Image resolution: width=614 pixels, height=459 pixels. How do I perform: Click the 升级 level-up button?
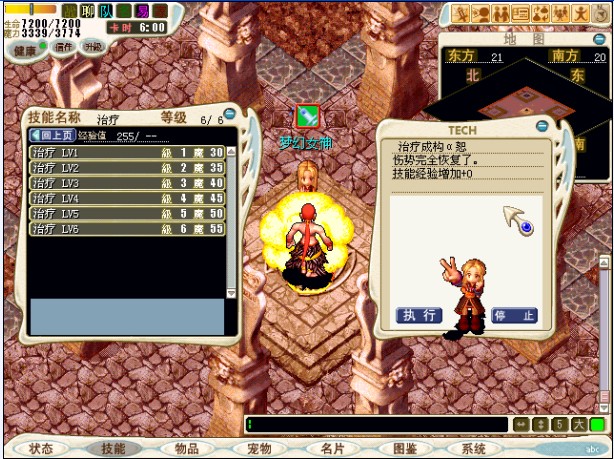click(x=92, y=47)
